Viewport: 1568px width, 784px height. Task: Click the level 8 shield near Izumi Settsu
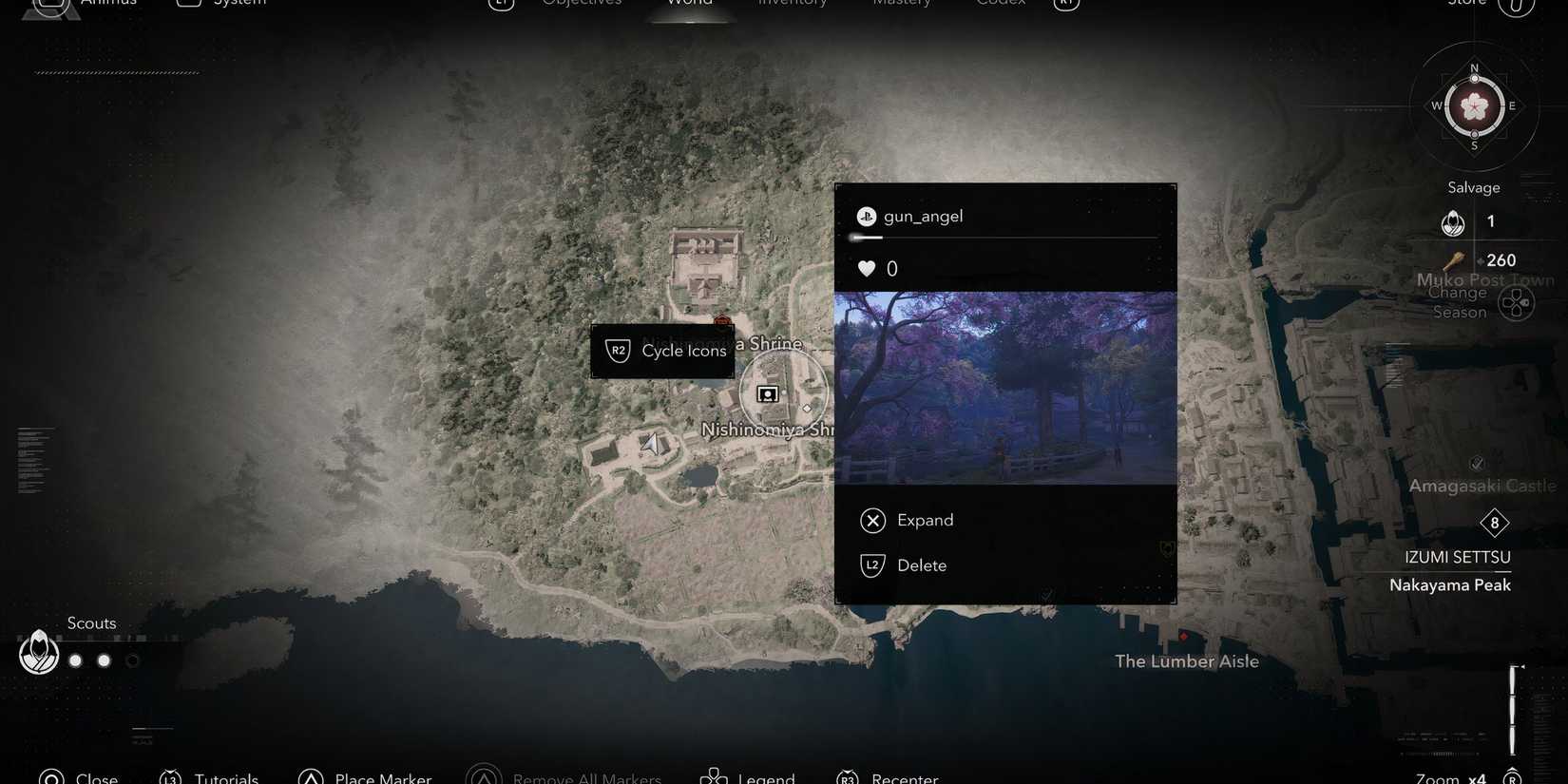pos(1494,523)
